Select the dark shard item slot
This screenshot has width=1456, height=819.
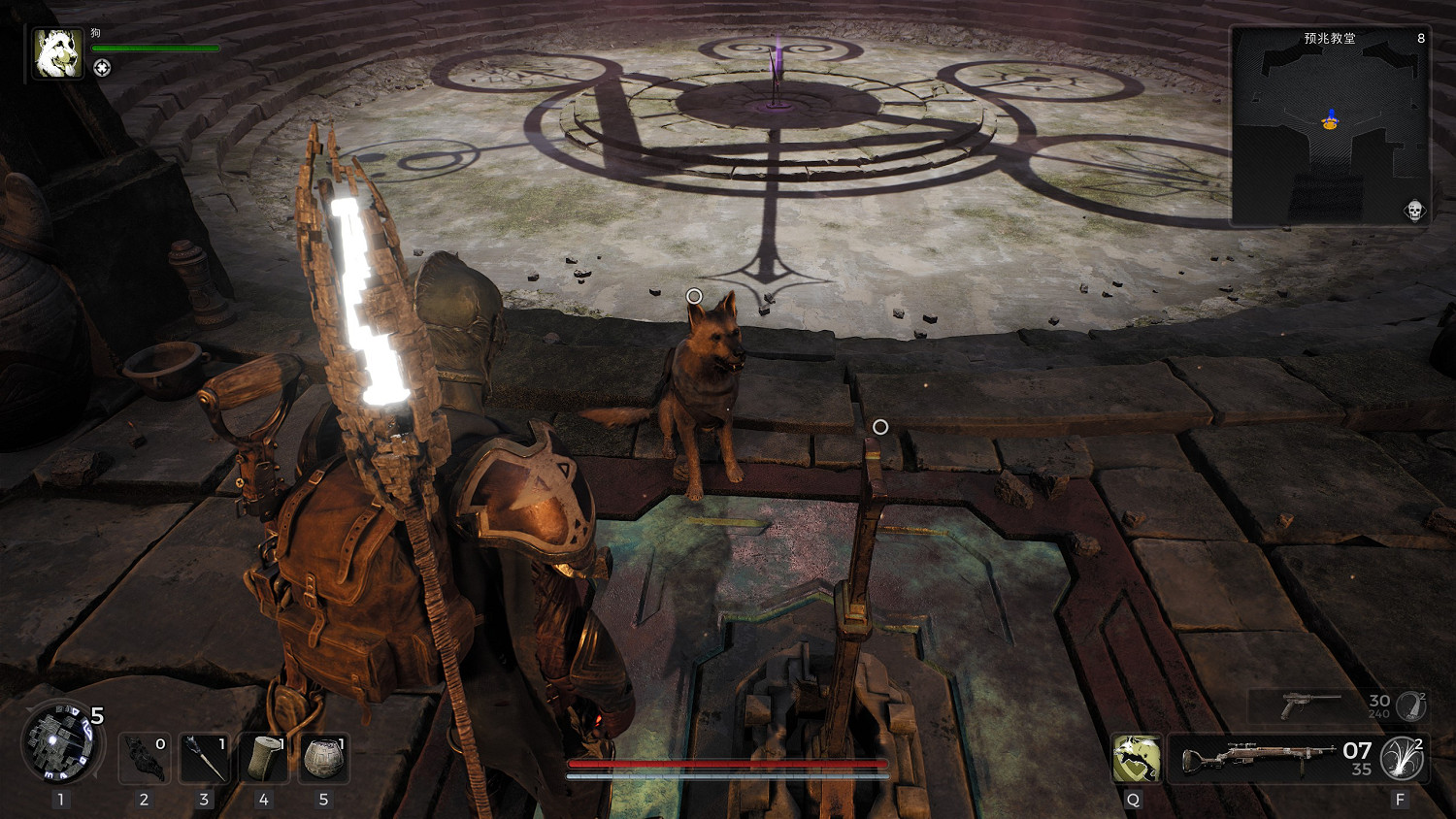click(145, 758)
